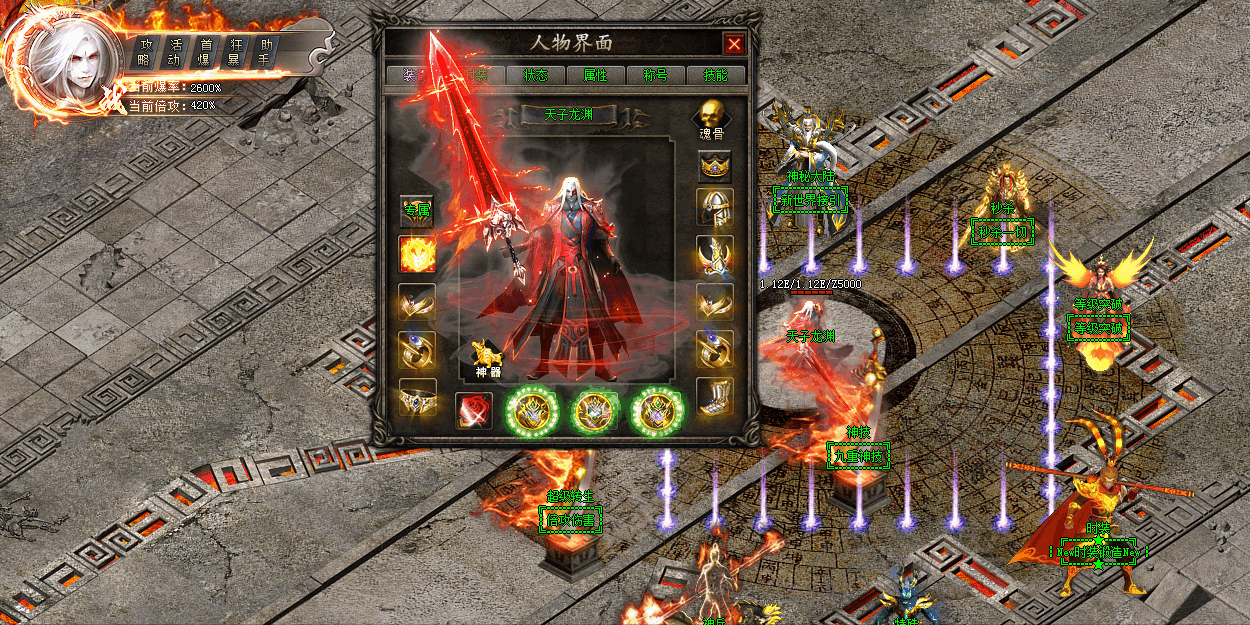Show the 称号 (Titles) tab
Viewport: 1250px width, 625px height.
click(655, 75)
